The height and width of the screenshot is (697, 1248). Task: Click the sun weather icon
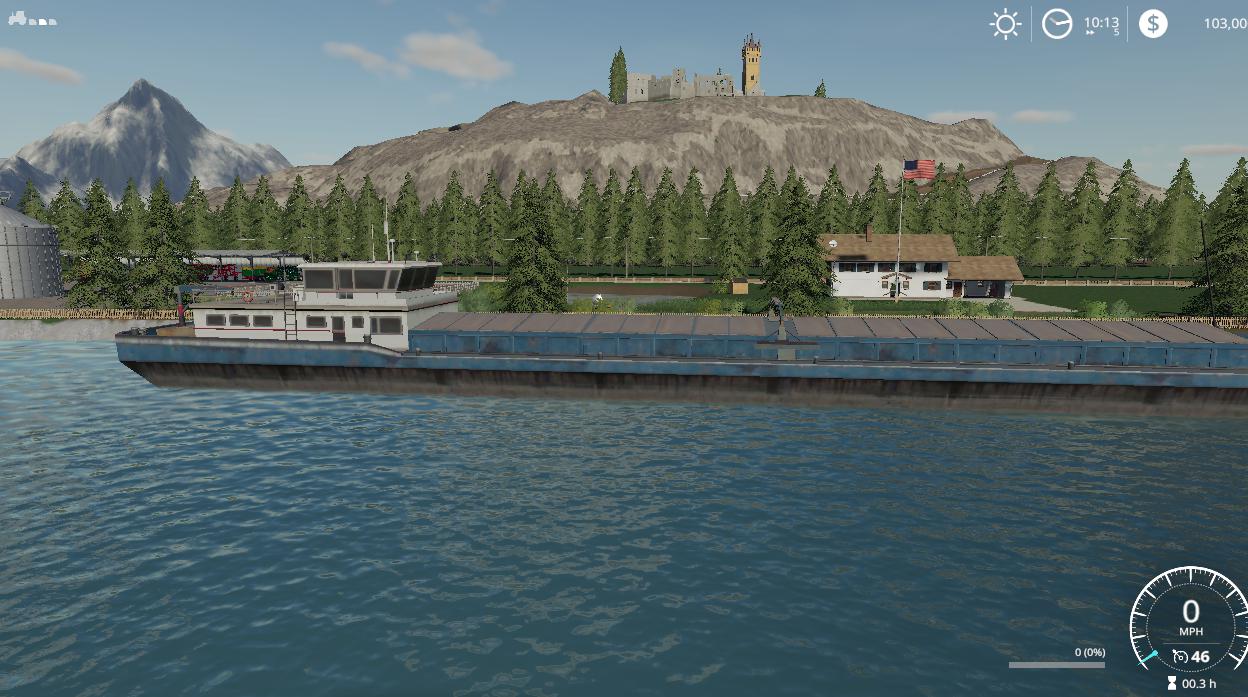(1005, 23)
